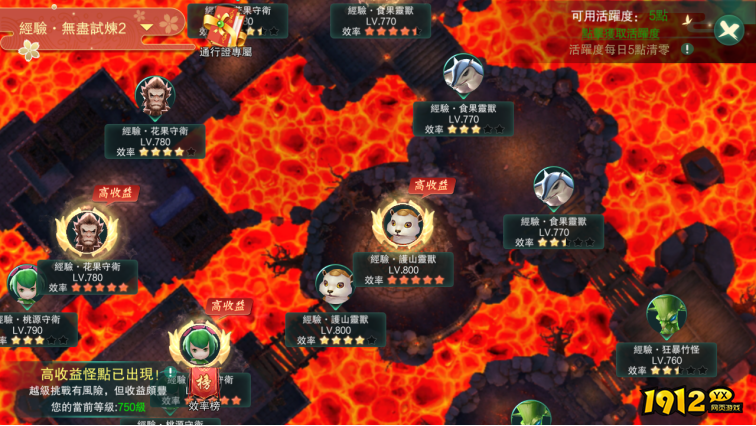Open the 通行證專屬 gift box
The image size is (756, 426).
coord(227,27)
